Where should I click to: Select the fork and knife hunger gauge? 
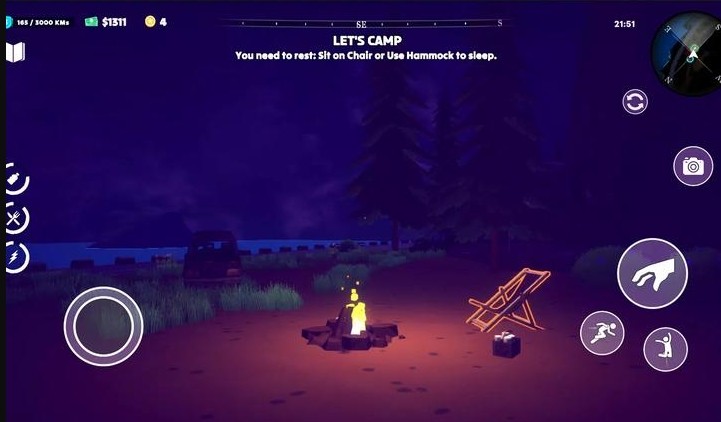point(16,218)
